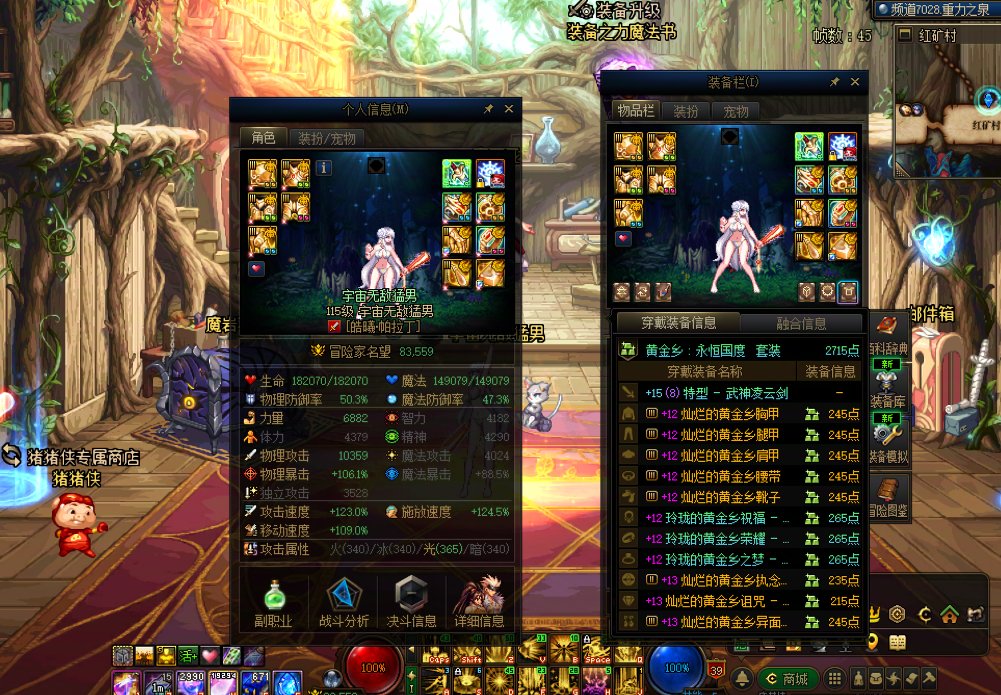Pin the 装备栏 window
Image resolution: width=1001 pixels, height=695 pixels.
835,82
